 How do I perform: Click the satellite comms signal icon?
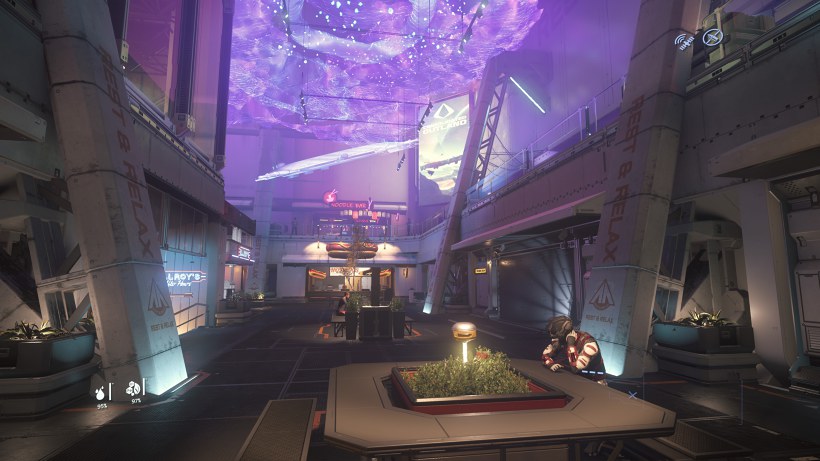[x=685, y=40]
